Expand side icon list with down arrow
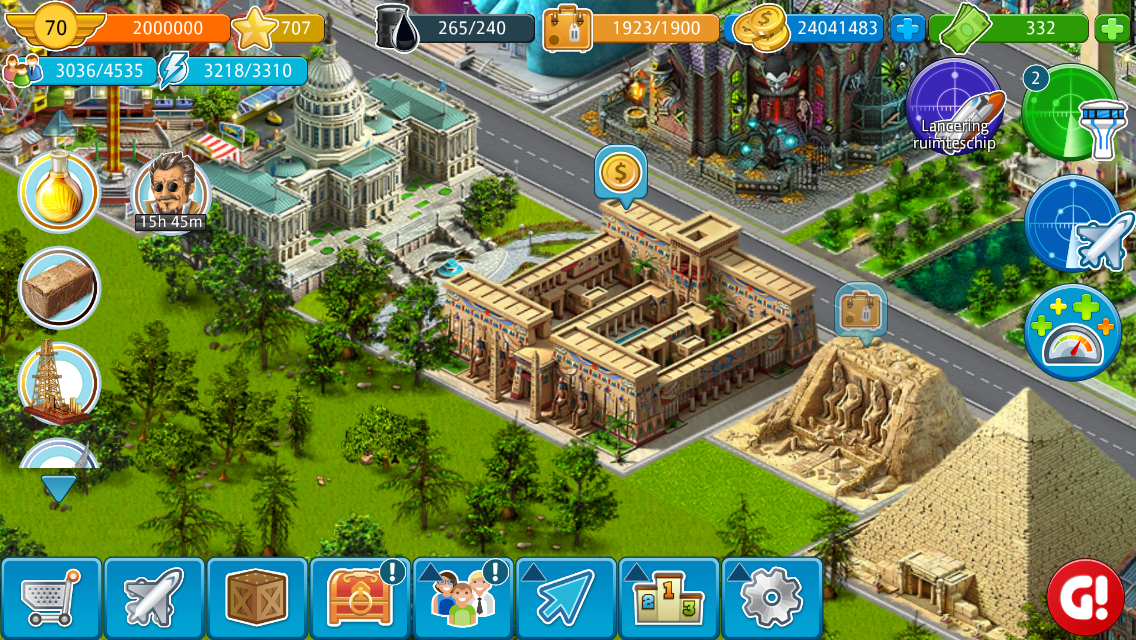Screen dimensions: 1136x640 point(59,489)
